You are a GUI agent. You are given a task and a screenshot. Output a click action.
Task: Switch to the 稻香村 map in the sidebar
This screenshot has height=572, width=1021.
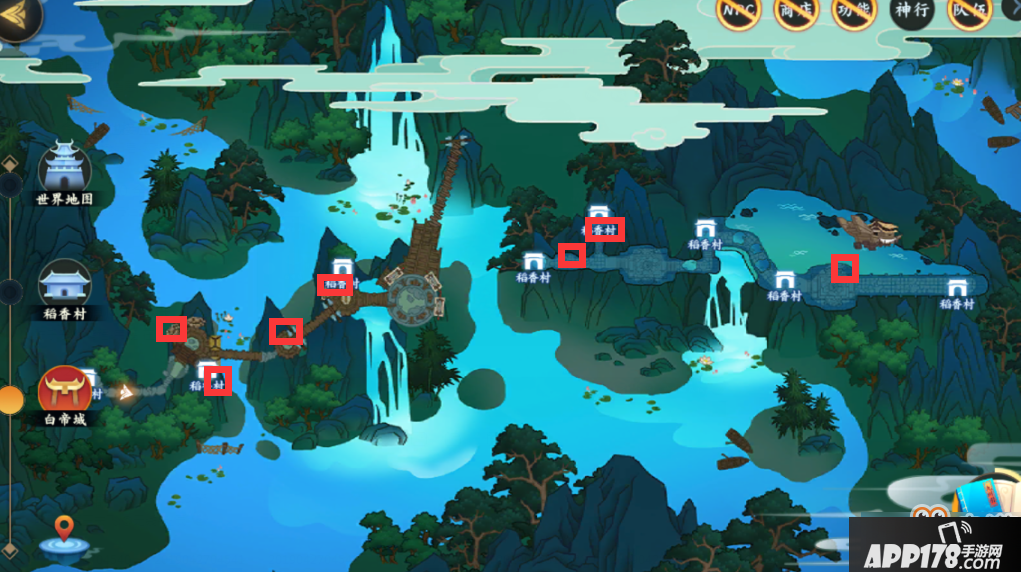(64, 289)
